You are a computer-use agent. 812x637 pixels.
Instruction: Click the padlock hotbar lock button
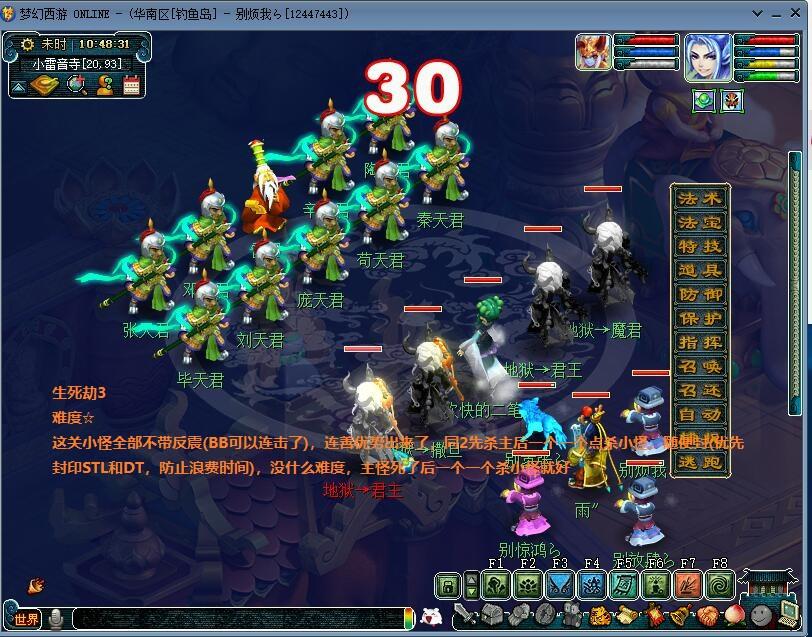449,585
